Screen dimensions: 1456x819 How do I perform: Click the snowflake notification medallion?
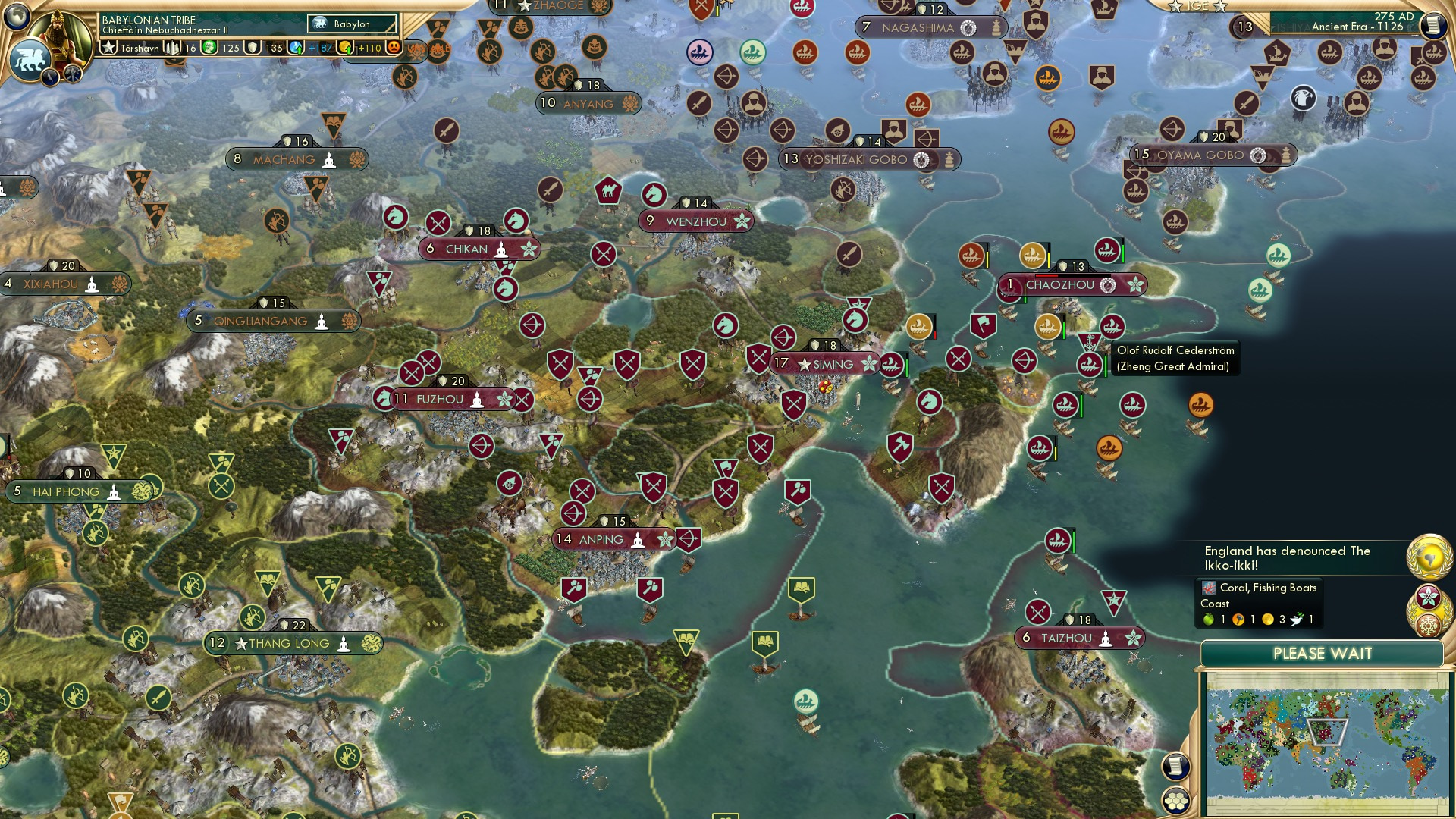(x=1427, y=624)
